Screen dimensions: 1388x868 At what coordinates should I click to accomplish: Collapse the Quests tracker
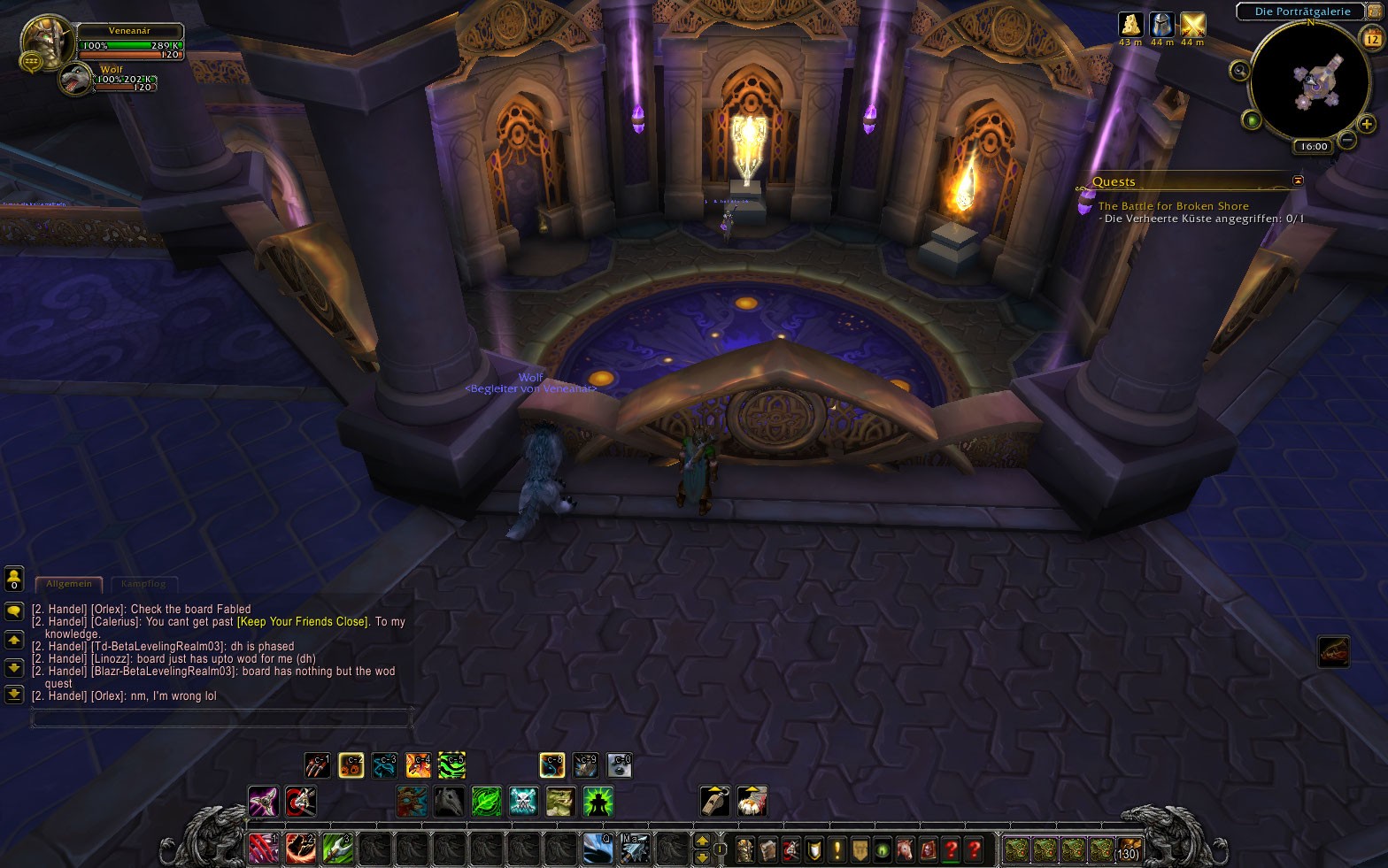[x=1298, y=181]
